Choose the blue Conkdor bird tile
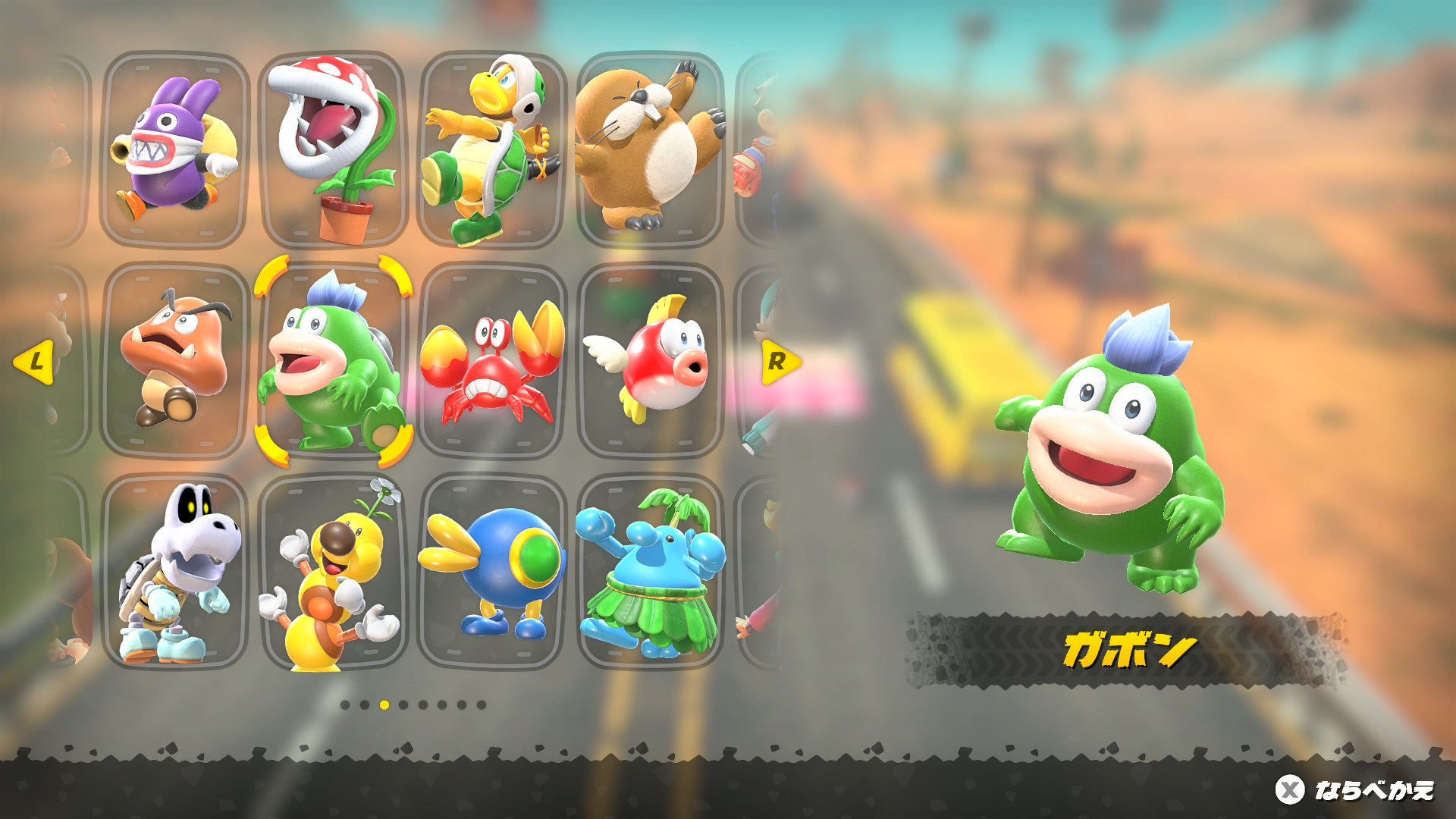 tap(492, 573)
